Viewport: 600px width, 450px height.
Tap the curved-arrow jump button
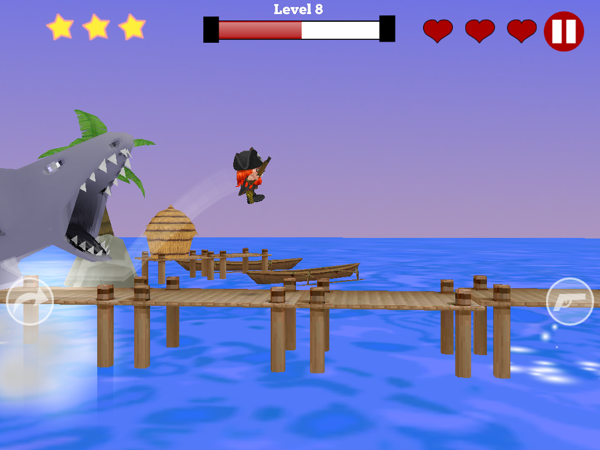click(29, 301)
